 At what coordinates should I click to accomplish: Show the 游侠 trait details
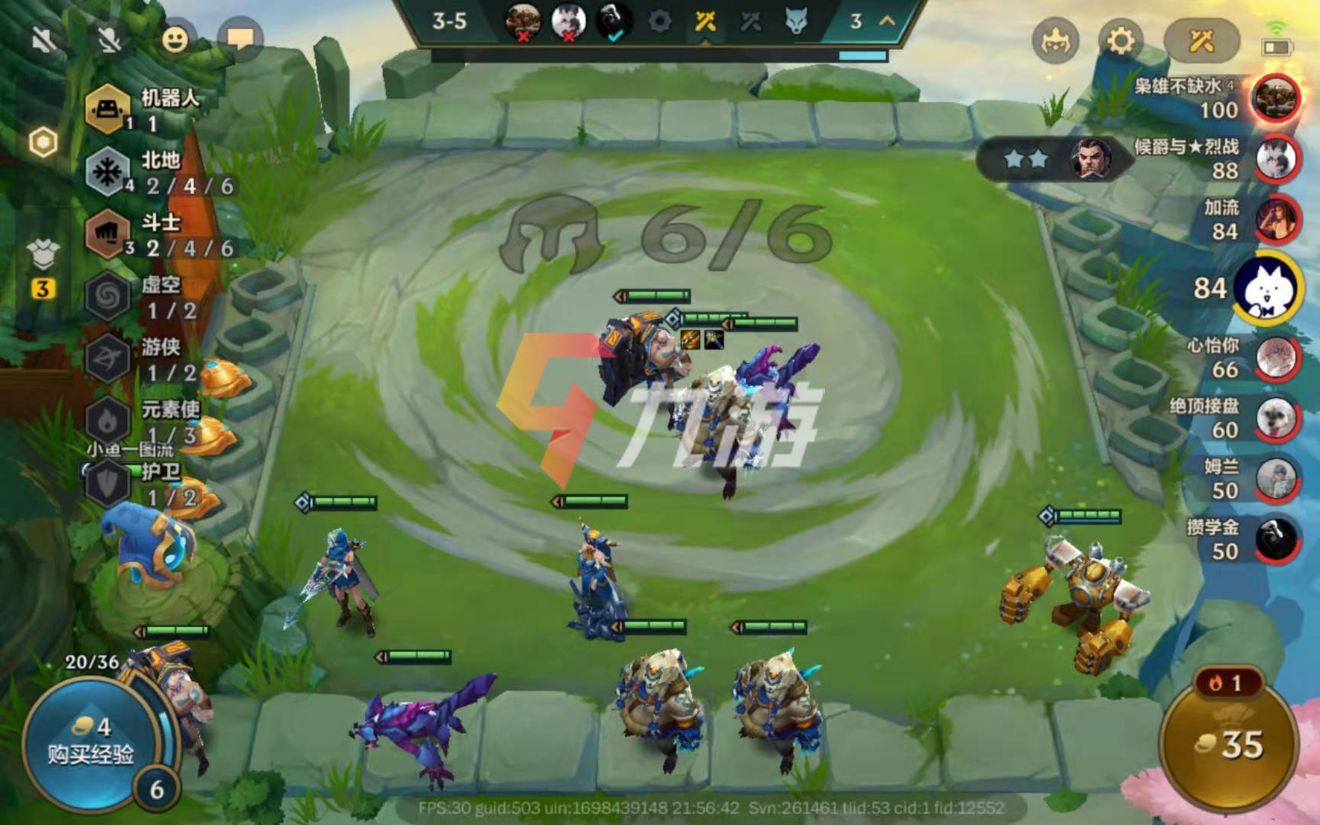pos(108,359)
